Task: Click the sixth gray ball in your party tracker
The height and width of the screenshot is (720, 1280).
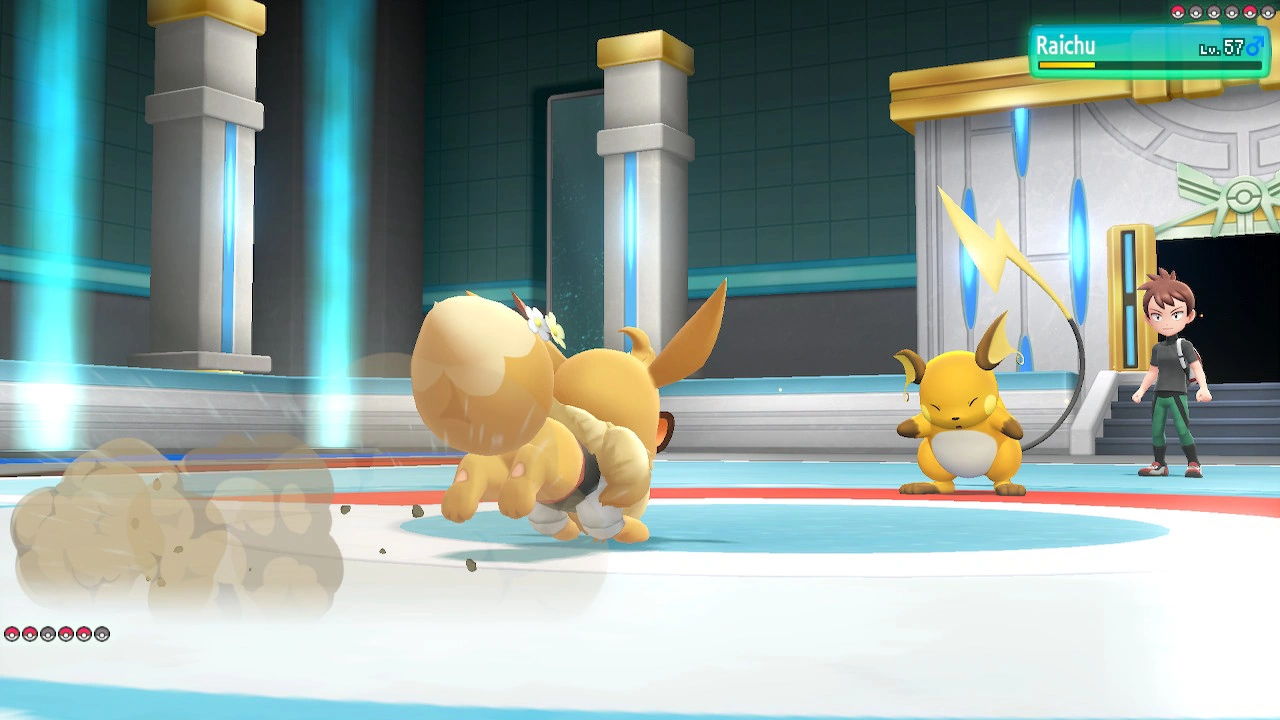Action: [x=101, y=634]
